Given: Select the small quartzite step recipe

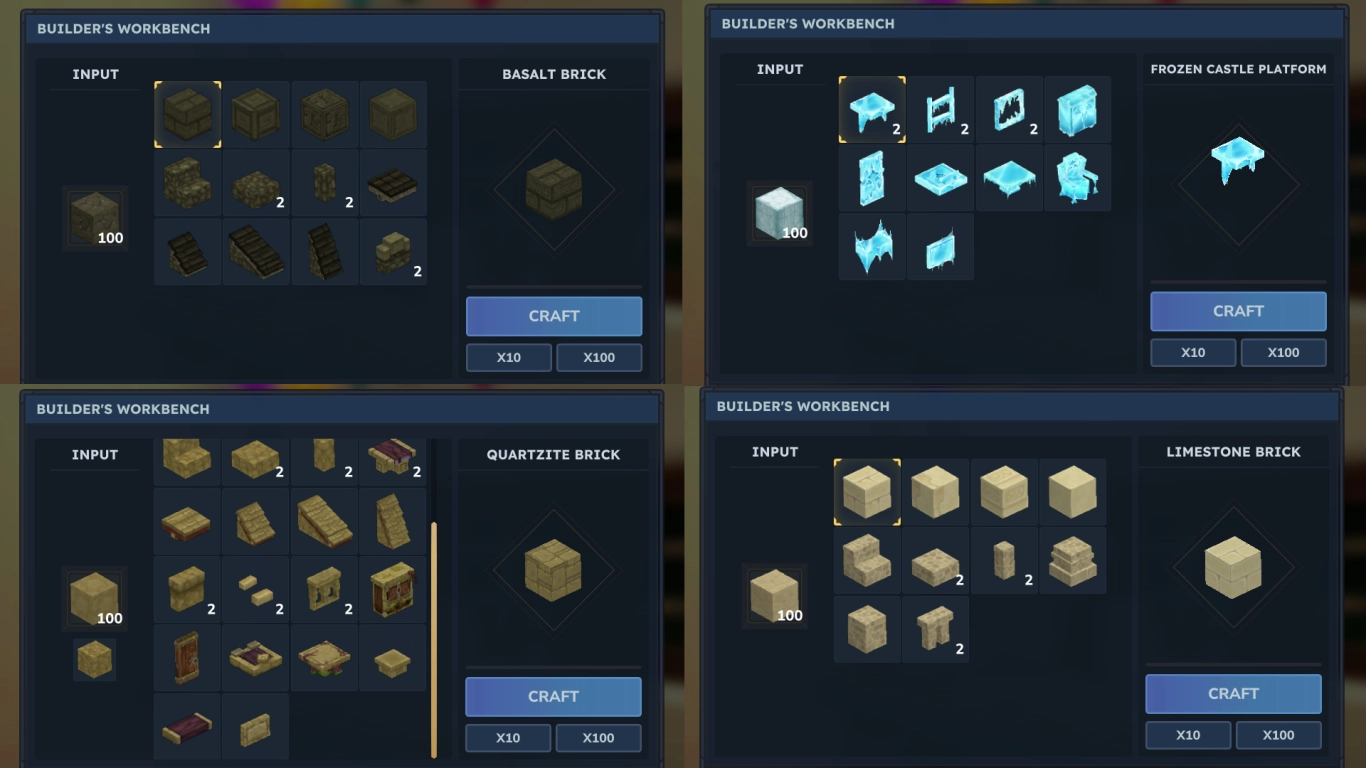Looking at the screenshot, I should (255, 592).
